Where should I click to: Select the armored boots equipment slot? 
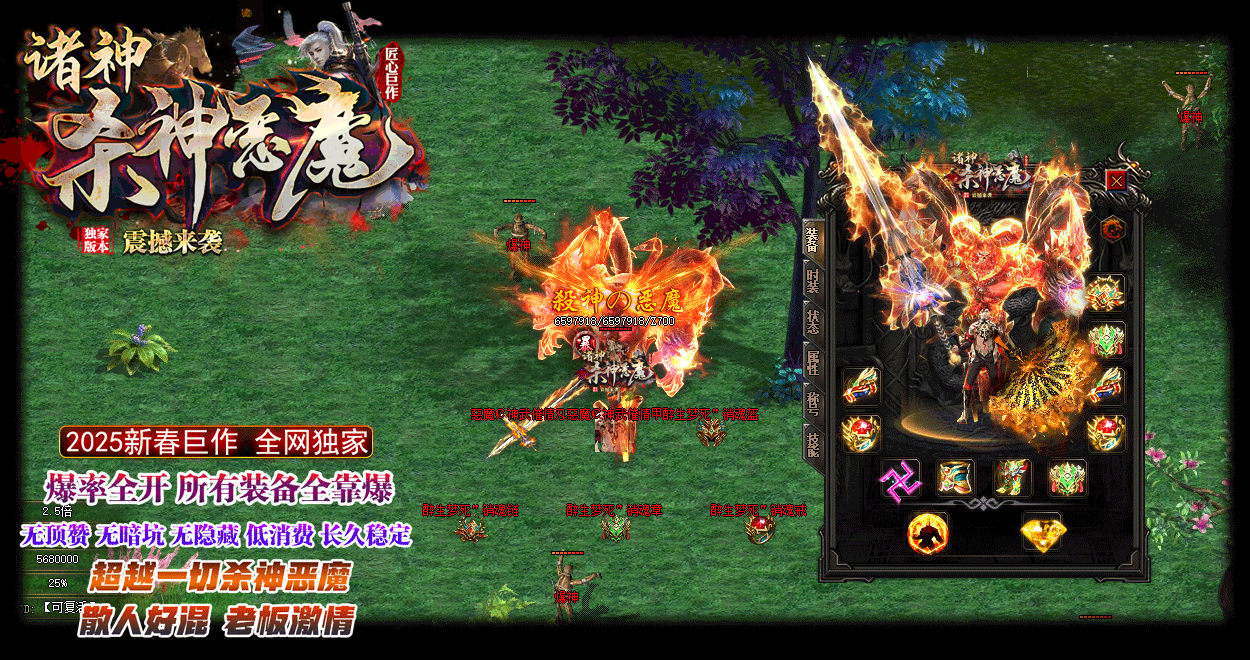1011,478
